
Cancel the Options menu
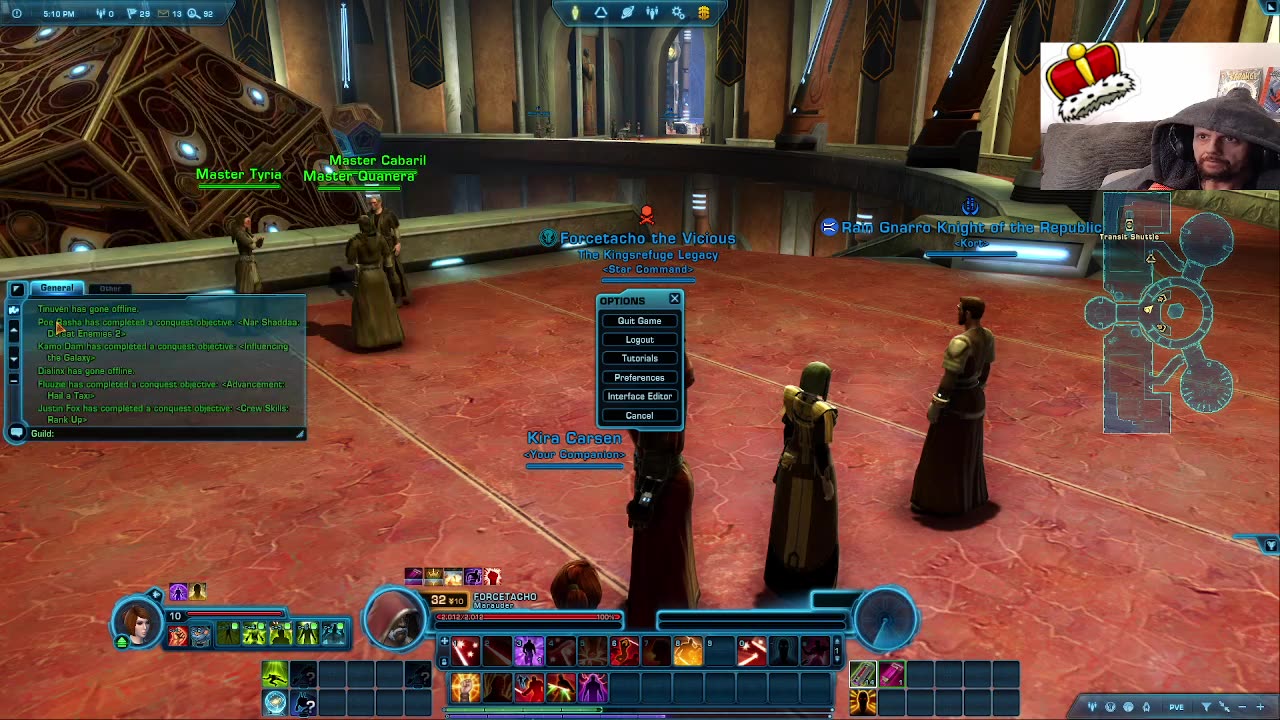[x=639, y=416]
